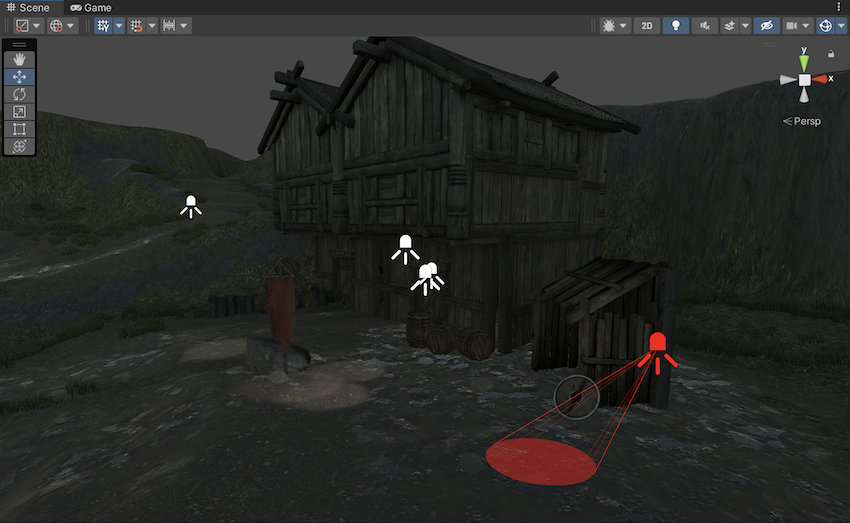Screen dimensions: 850x523
Task: Select the Move tool with four arrows
Action: 20,77
